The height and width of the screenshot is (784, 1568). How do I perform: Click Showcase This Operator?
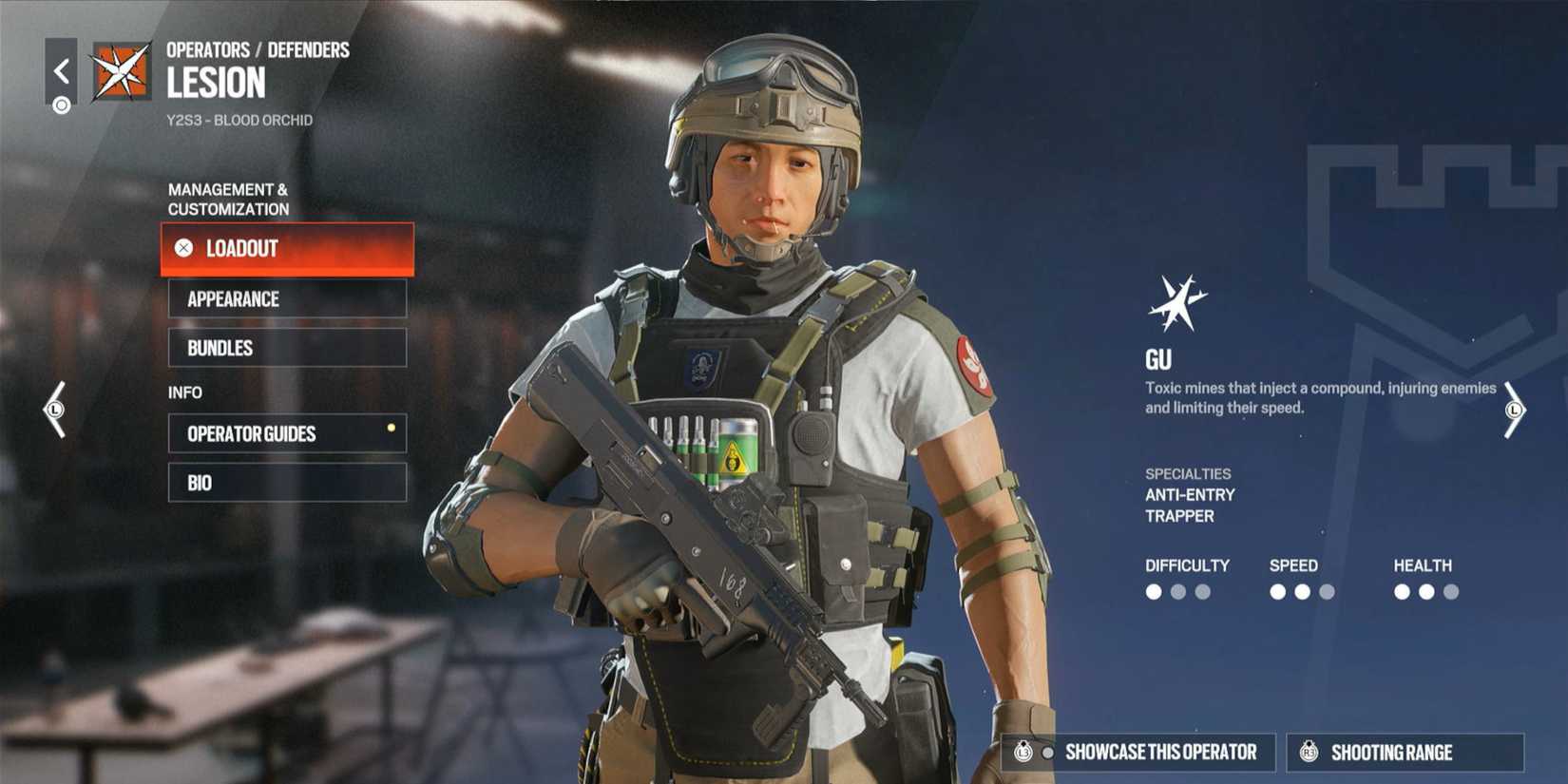pos(1140,752)
